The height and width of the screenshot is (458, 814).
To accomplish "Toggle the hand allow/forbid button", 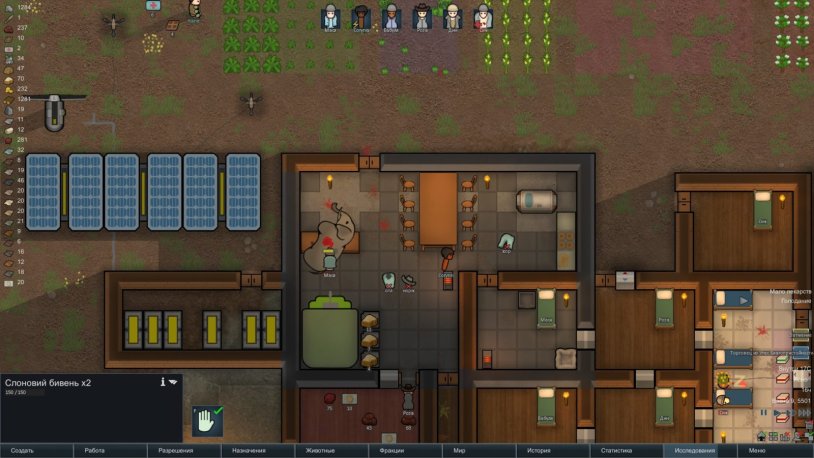I will tap(208, 420).
